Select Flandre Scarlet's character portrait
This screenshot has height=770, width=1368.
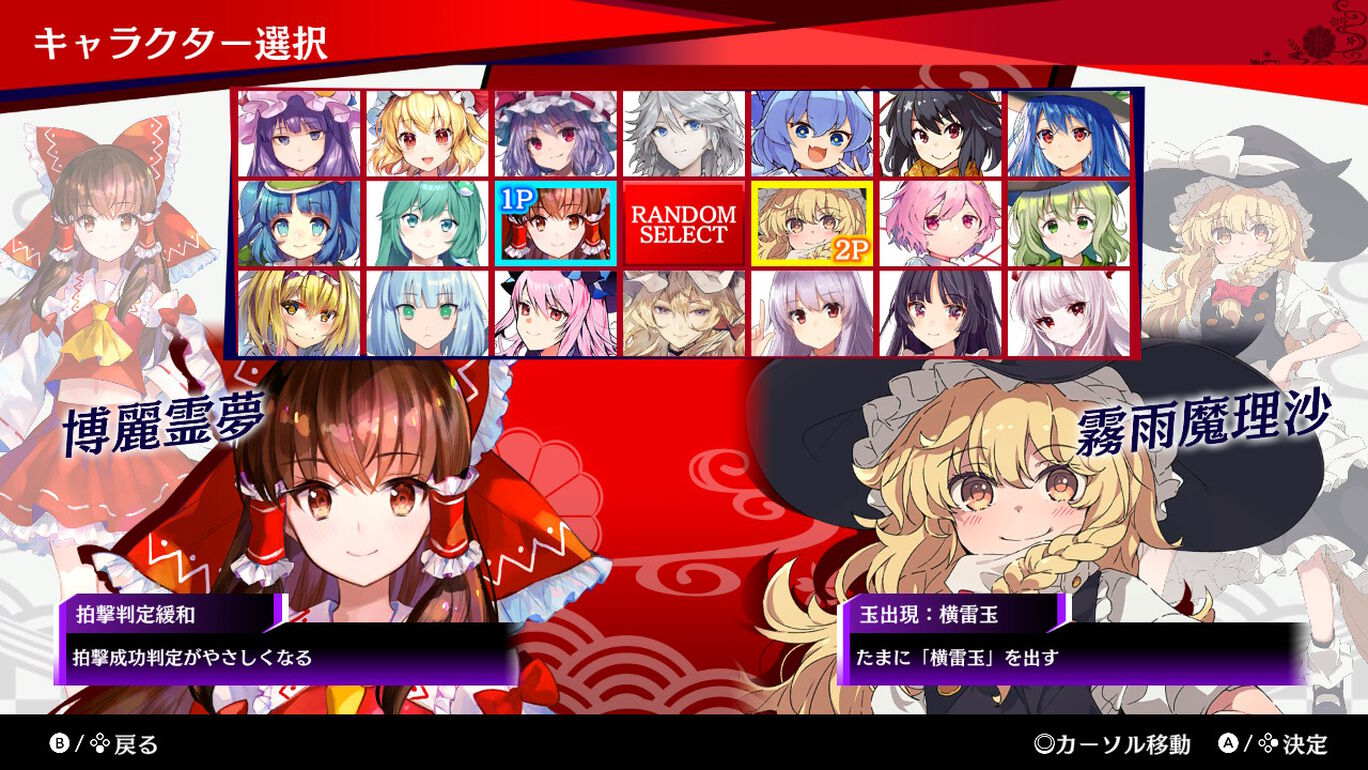(x=423, y=135)
